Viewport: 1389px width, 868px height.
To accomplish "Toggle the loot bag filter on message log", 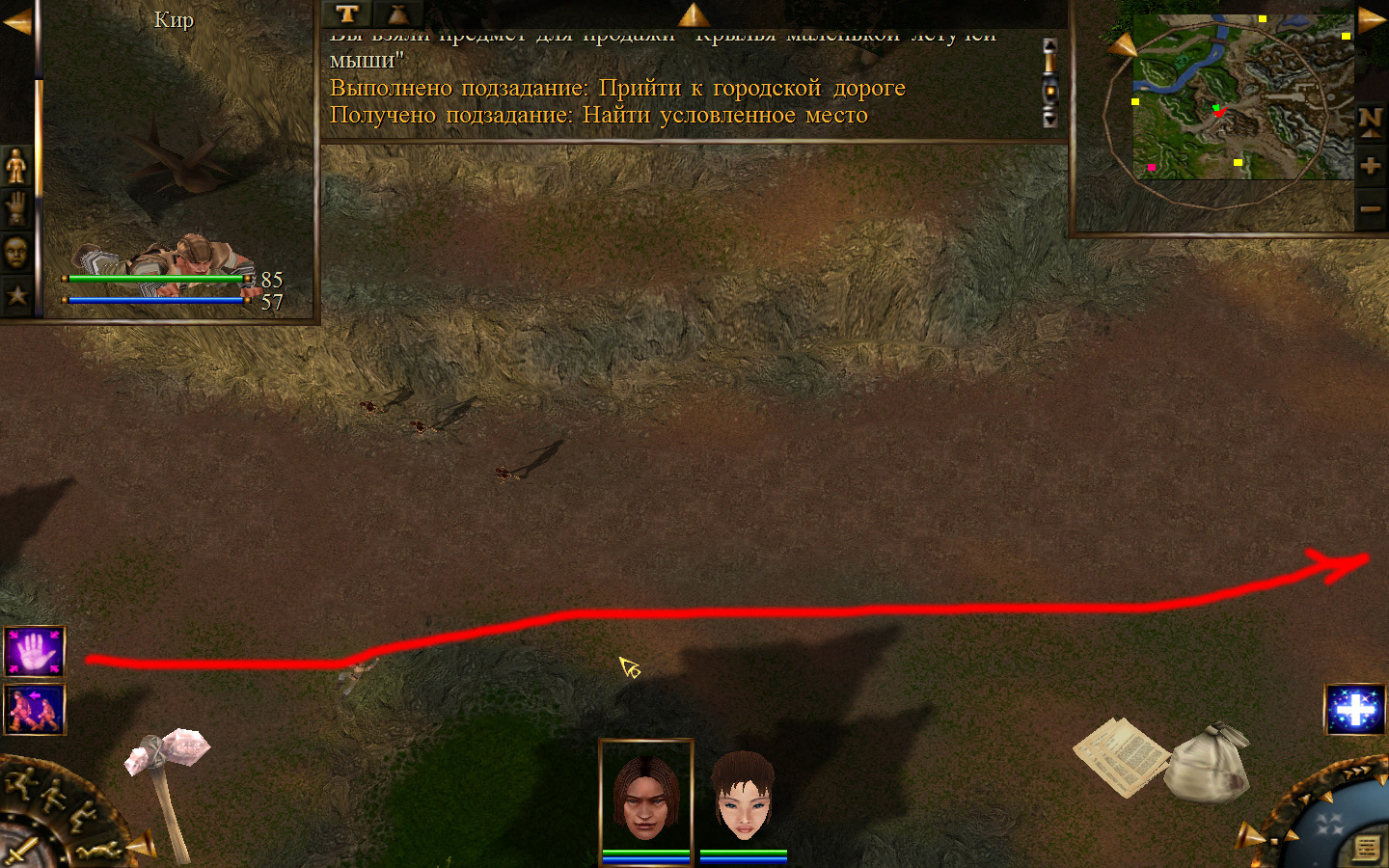I will (397, 14).
